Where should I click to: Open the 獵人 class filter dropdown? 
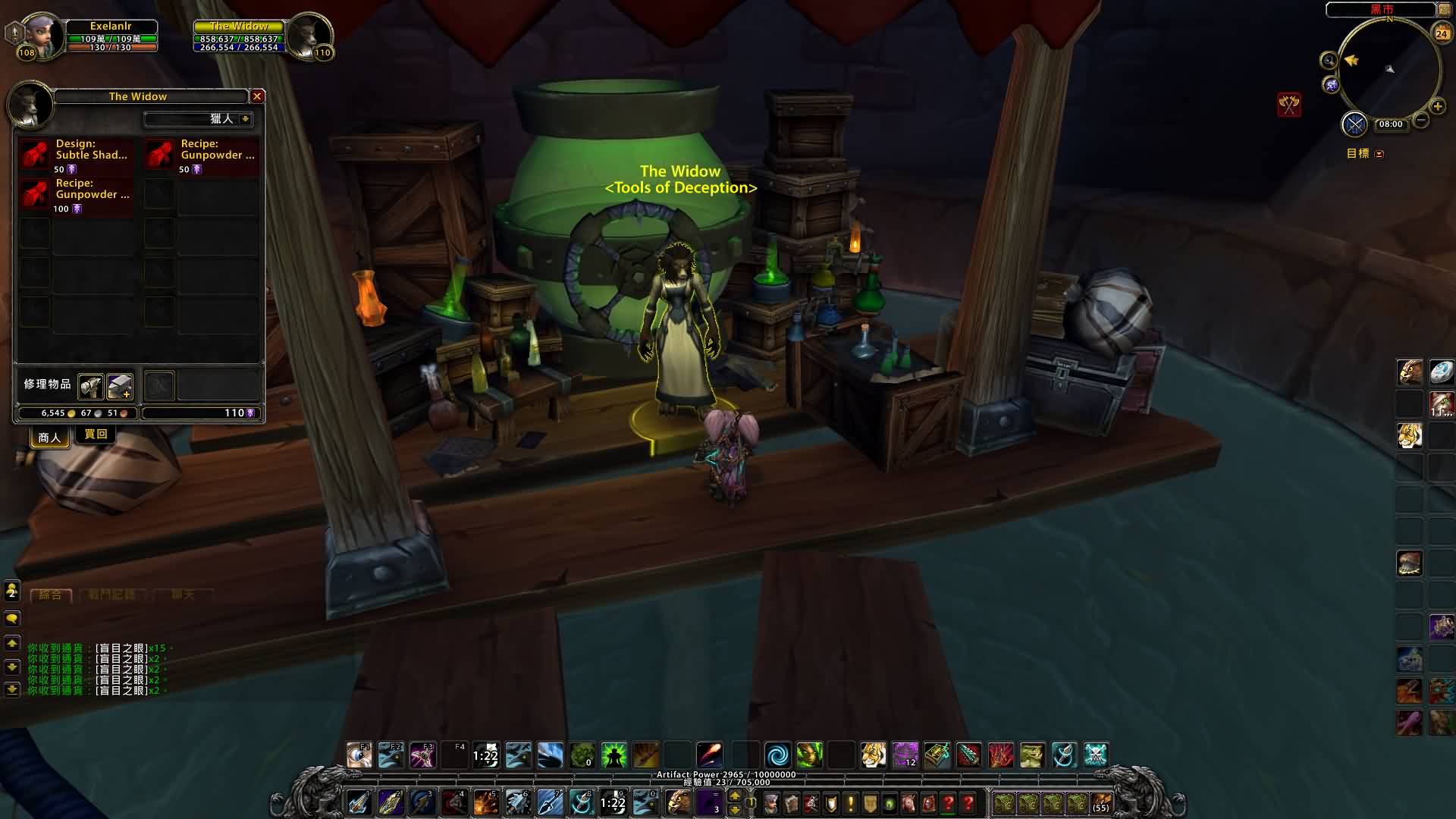pos(245,119)
